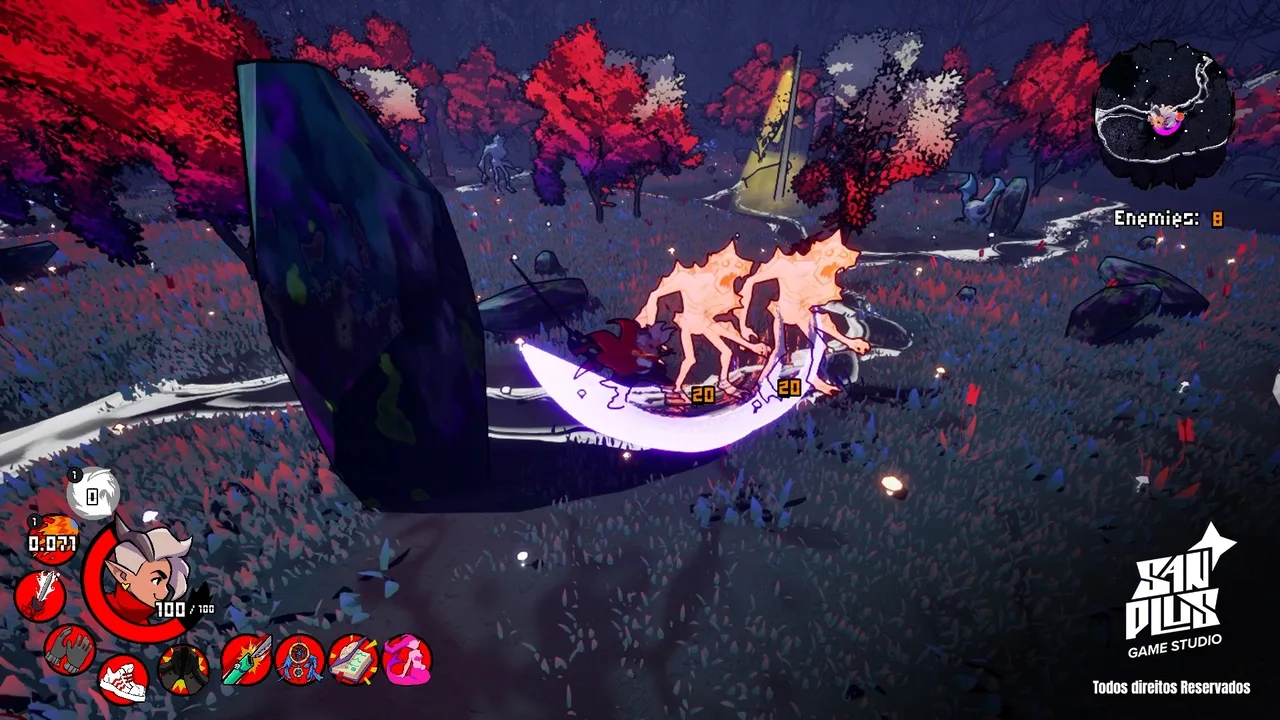Click the San Plus Game Studio logo
This screenshot has height=720, width=1280.
coord(1175,597)
